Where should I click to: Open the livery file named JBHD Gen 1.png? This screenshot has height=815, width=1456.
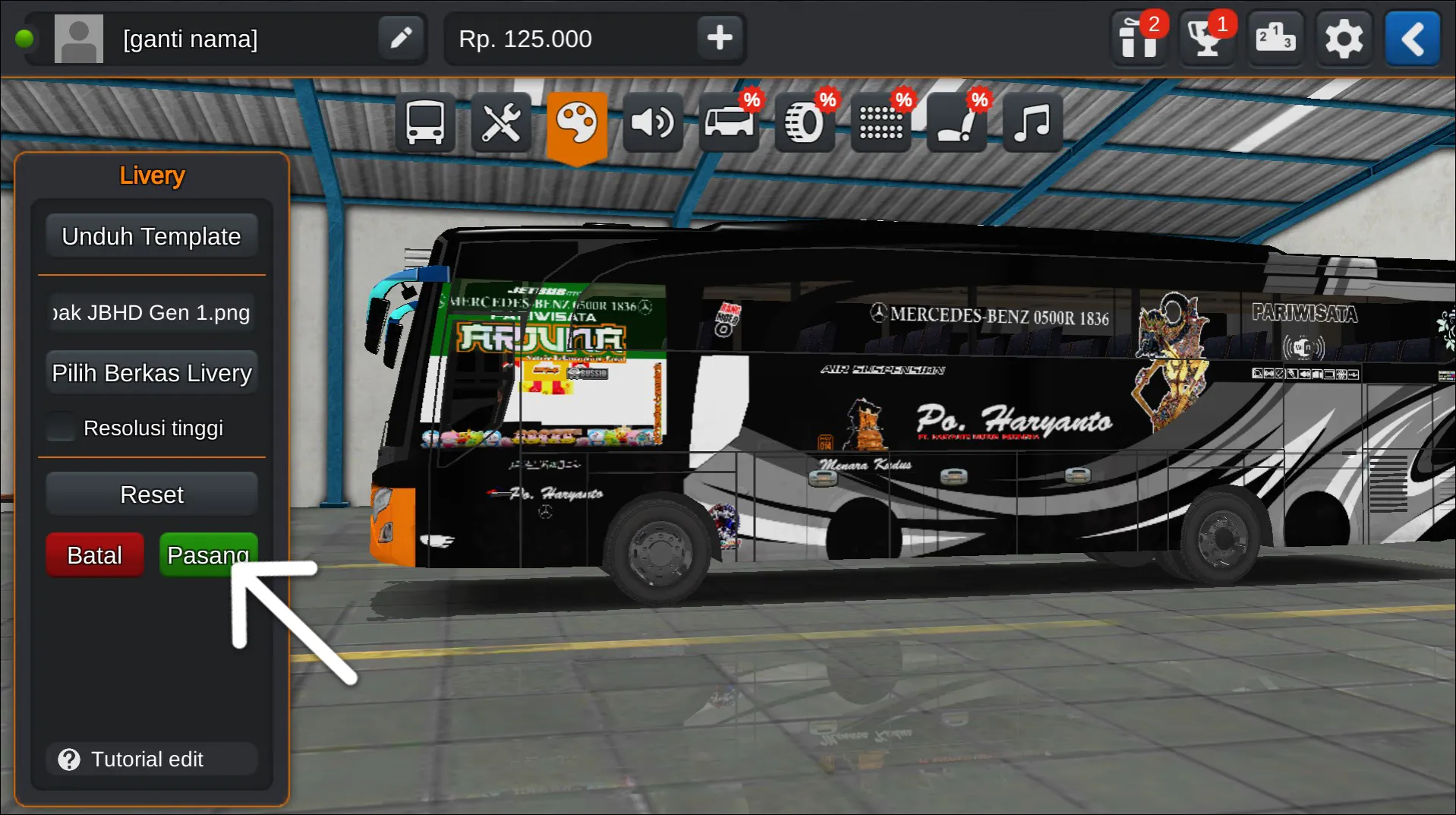(151, 312)
